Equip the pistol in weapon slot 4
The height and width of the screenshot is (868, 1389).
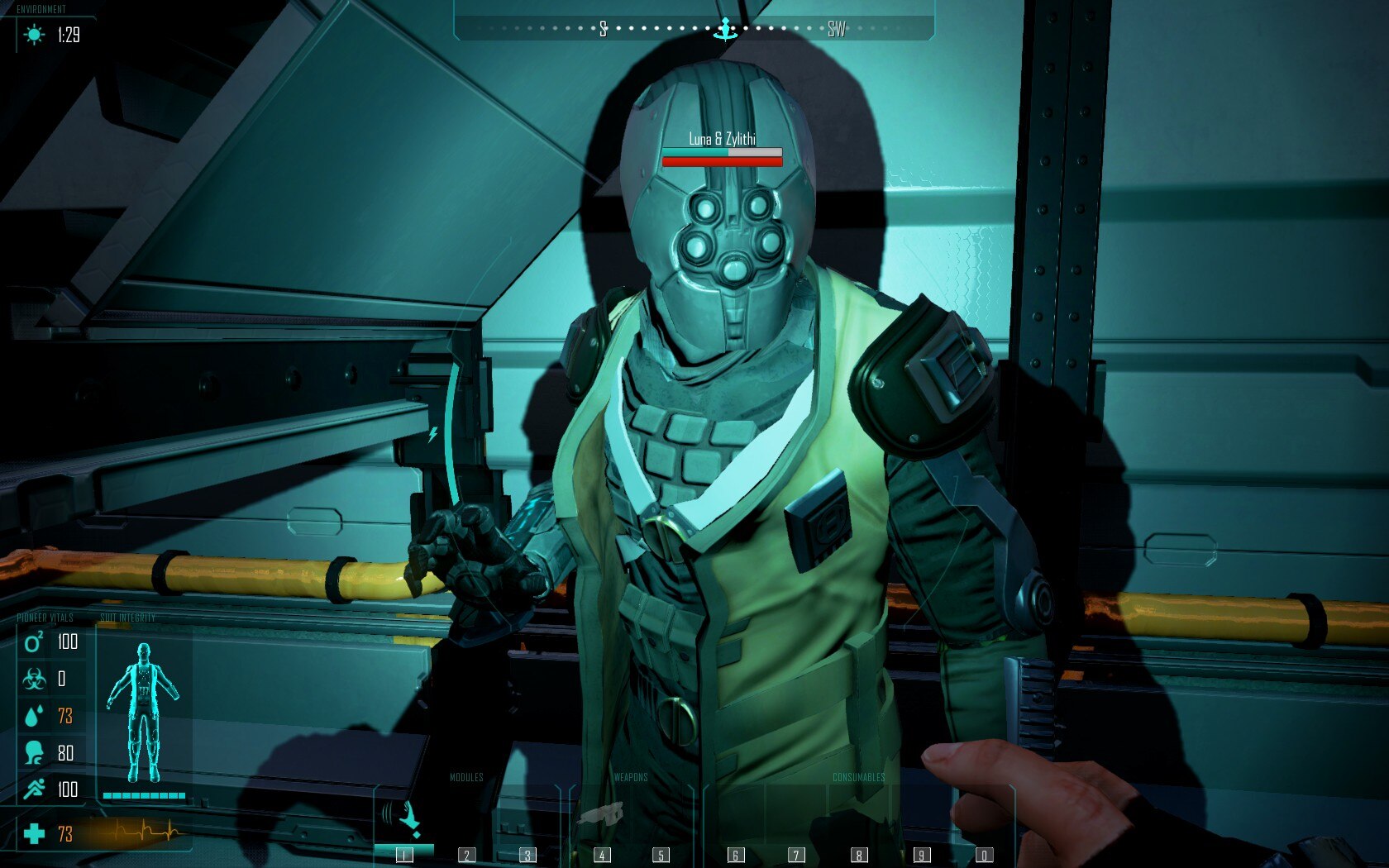point(601,818)
